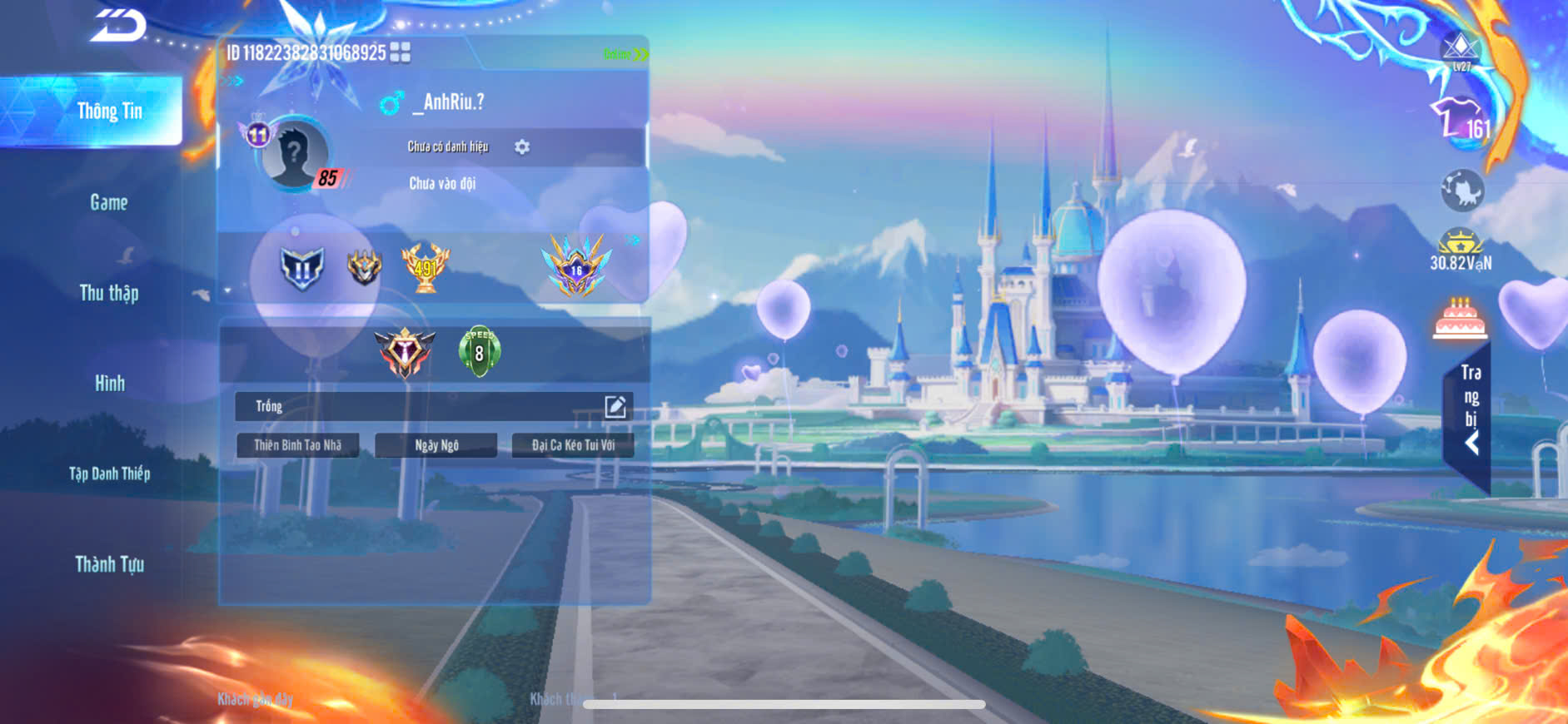The height and width of the screenshot is (724, 1568).
Task: Open the Game tab
Action: coord(109,202)
